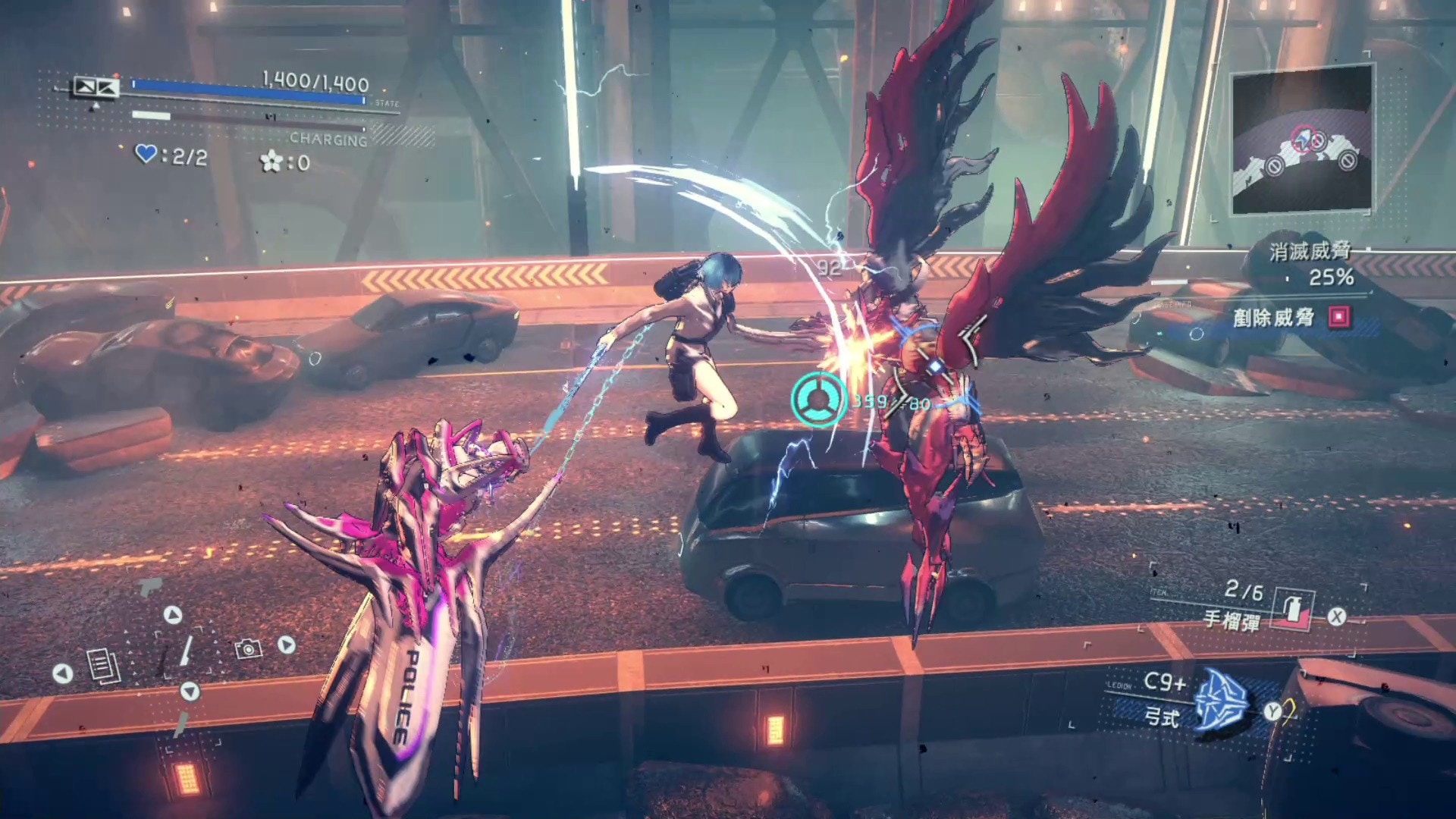Open the minimap in the corner
The height and width of the screenshot is (819, 1456).
tap(1301, 141)
